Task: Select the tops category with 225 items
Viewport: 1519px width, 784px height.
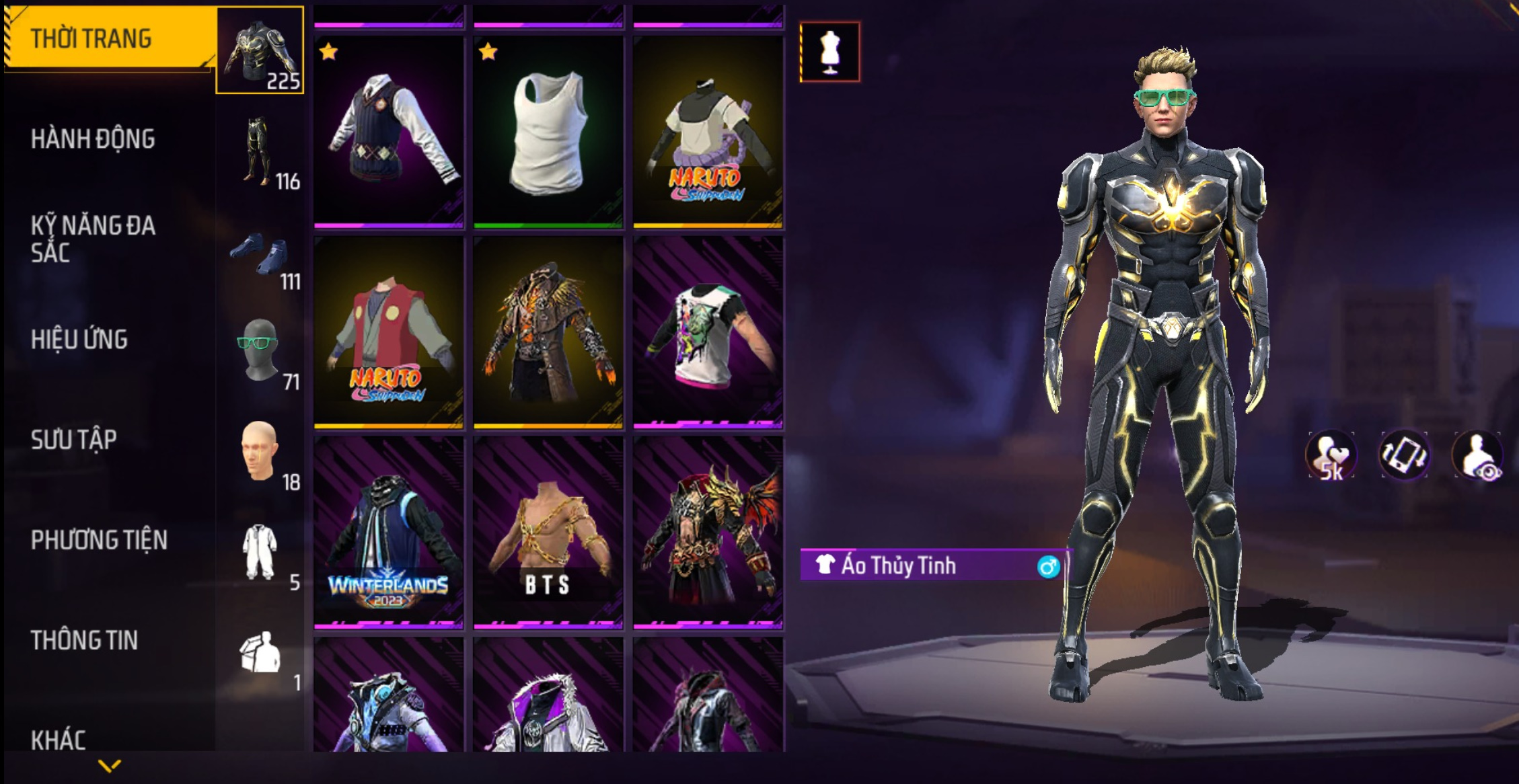Action: point(260,51)
